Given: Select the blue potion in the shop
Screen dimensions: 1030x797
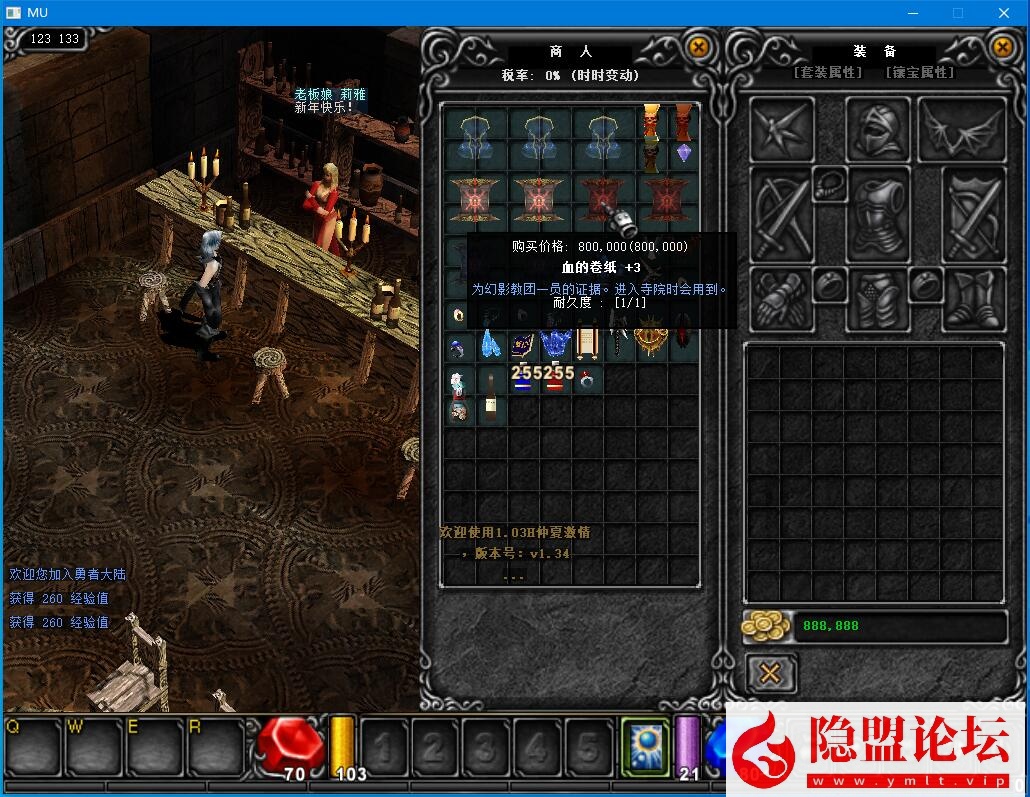Looking at the screenshot, I should pyautogui.click(x=522, y=381).
